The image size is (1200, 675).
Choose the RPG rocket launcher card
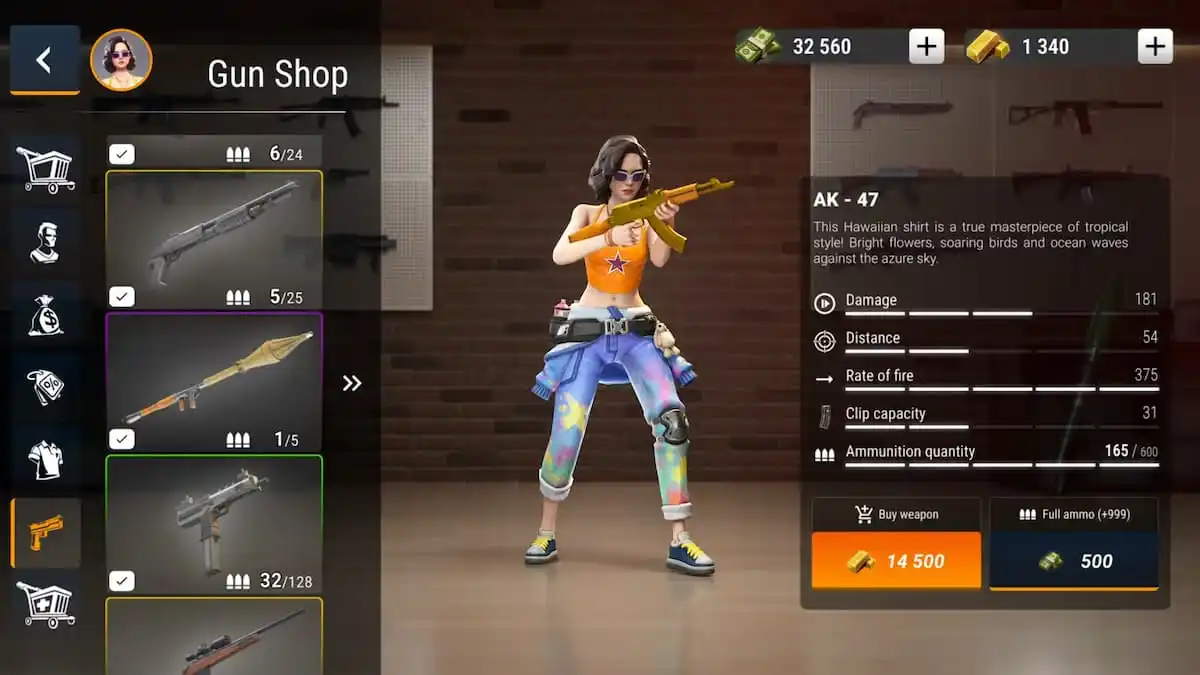pyautogui.click(x=214, y=380)
